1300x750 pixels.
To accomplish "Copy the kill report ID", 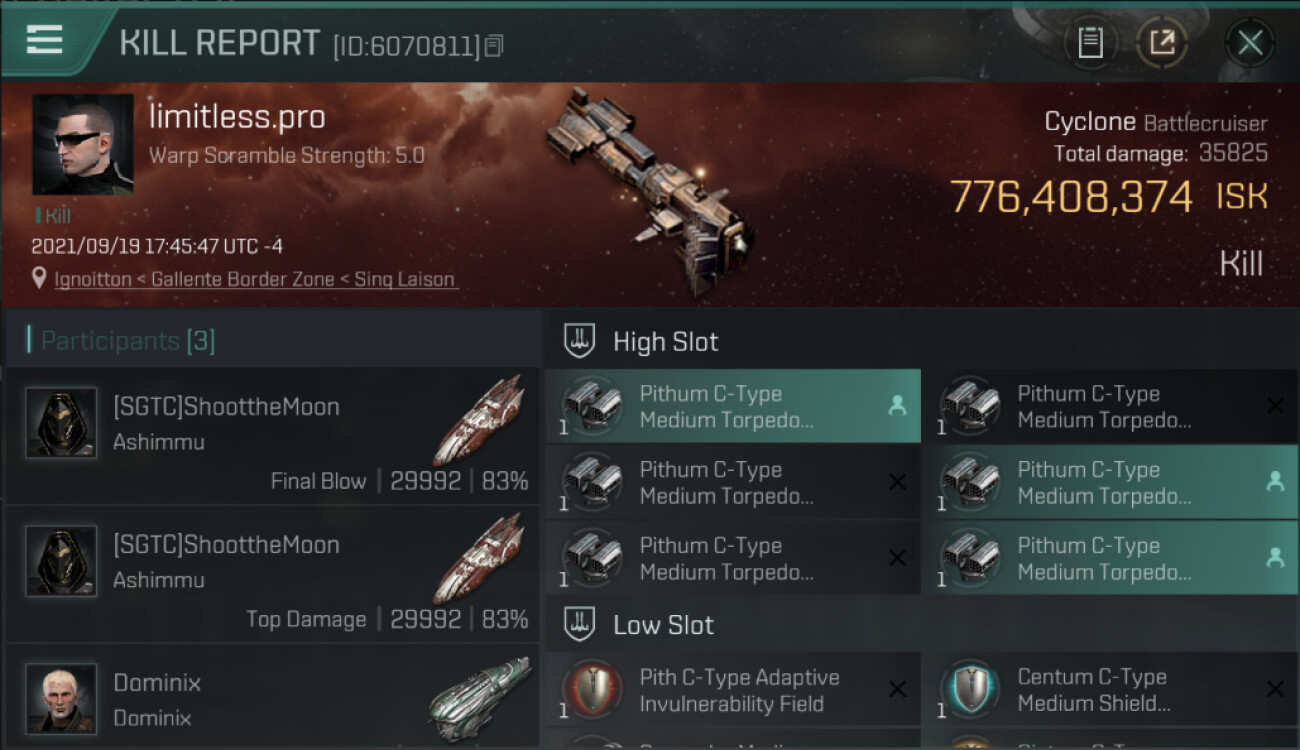I will (x=494, y=45).
